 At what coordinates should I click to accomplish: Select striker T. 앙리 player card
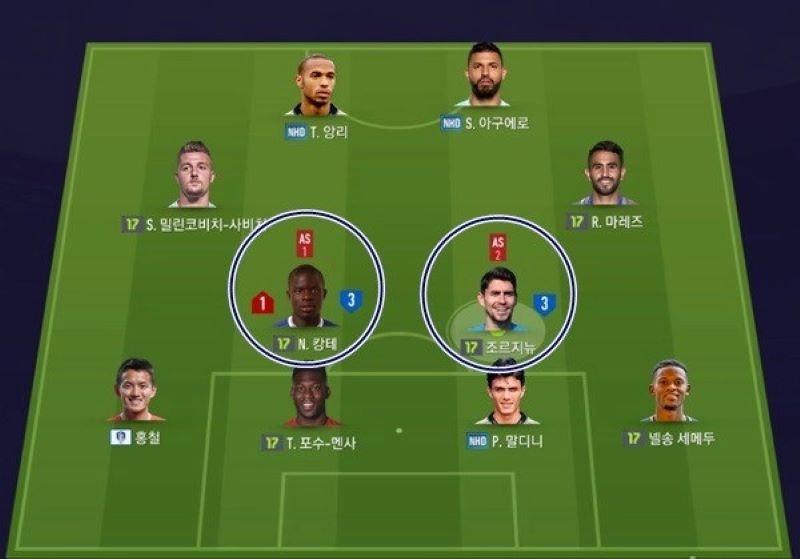tap(315, 86)
